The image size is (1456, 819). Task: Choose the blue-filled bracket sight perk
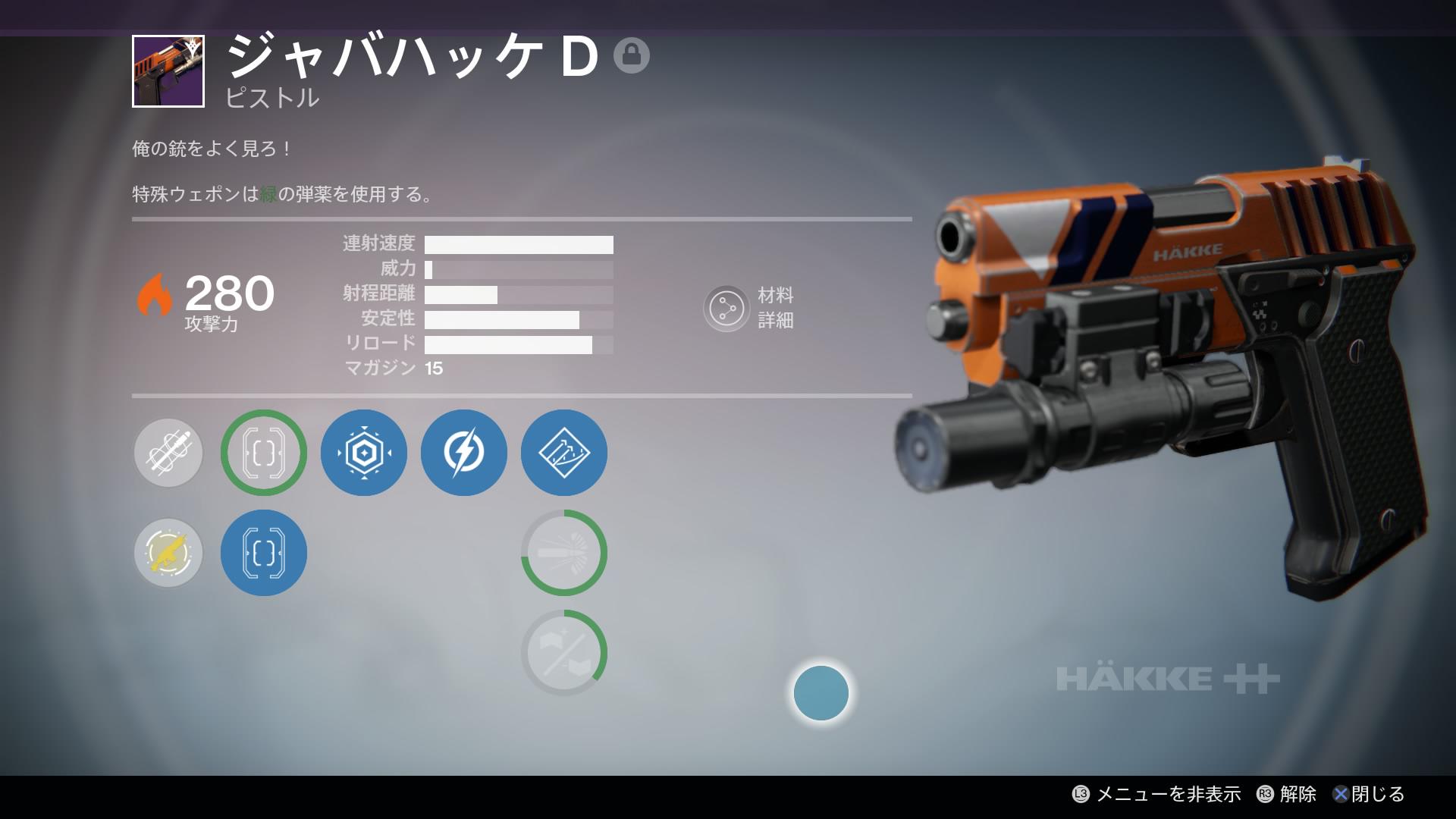pyautogui.click(x=264, y=553)
